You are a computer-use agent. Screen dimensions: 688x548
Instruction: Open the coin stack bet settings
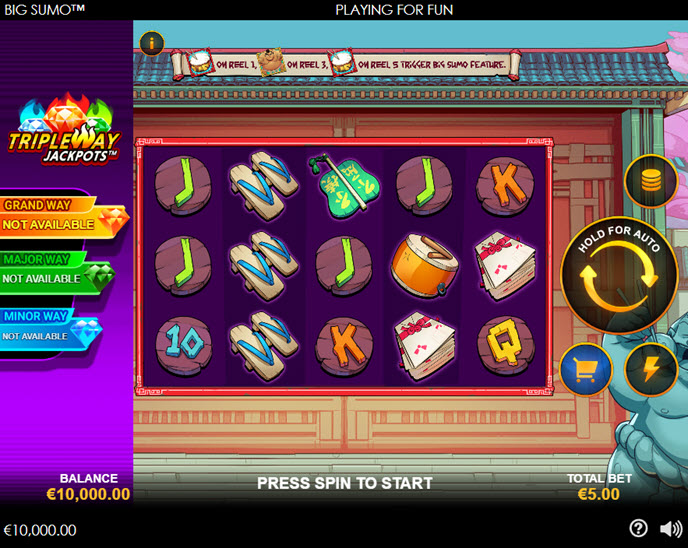pyautogui.click(x=650, y=181)
